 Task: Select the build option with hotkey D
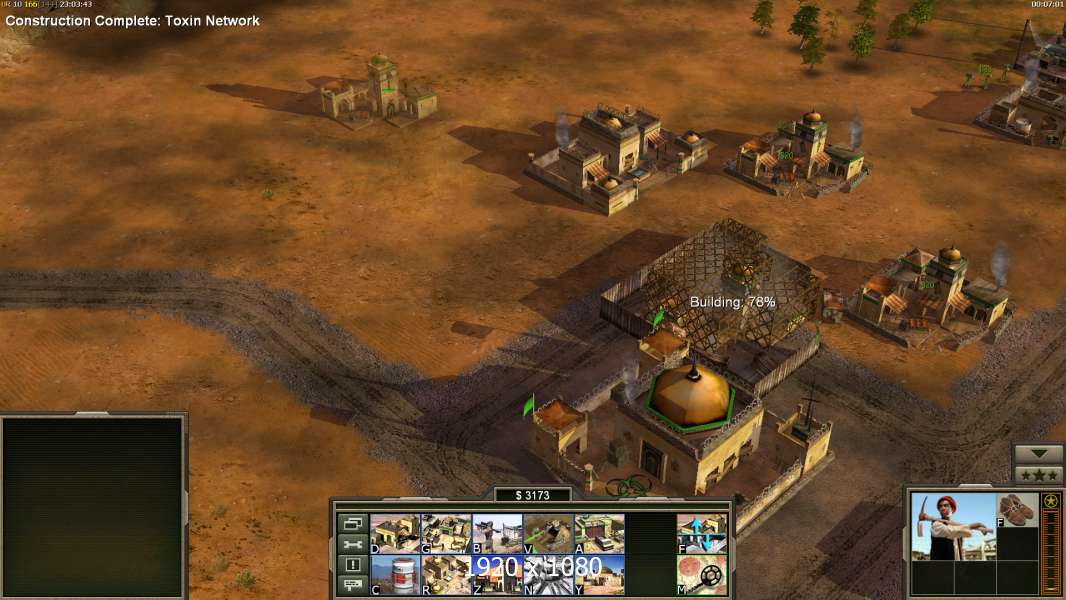pos(395,533)
